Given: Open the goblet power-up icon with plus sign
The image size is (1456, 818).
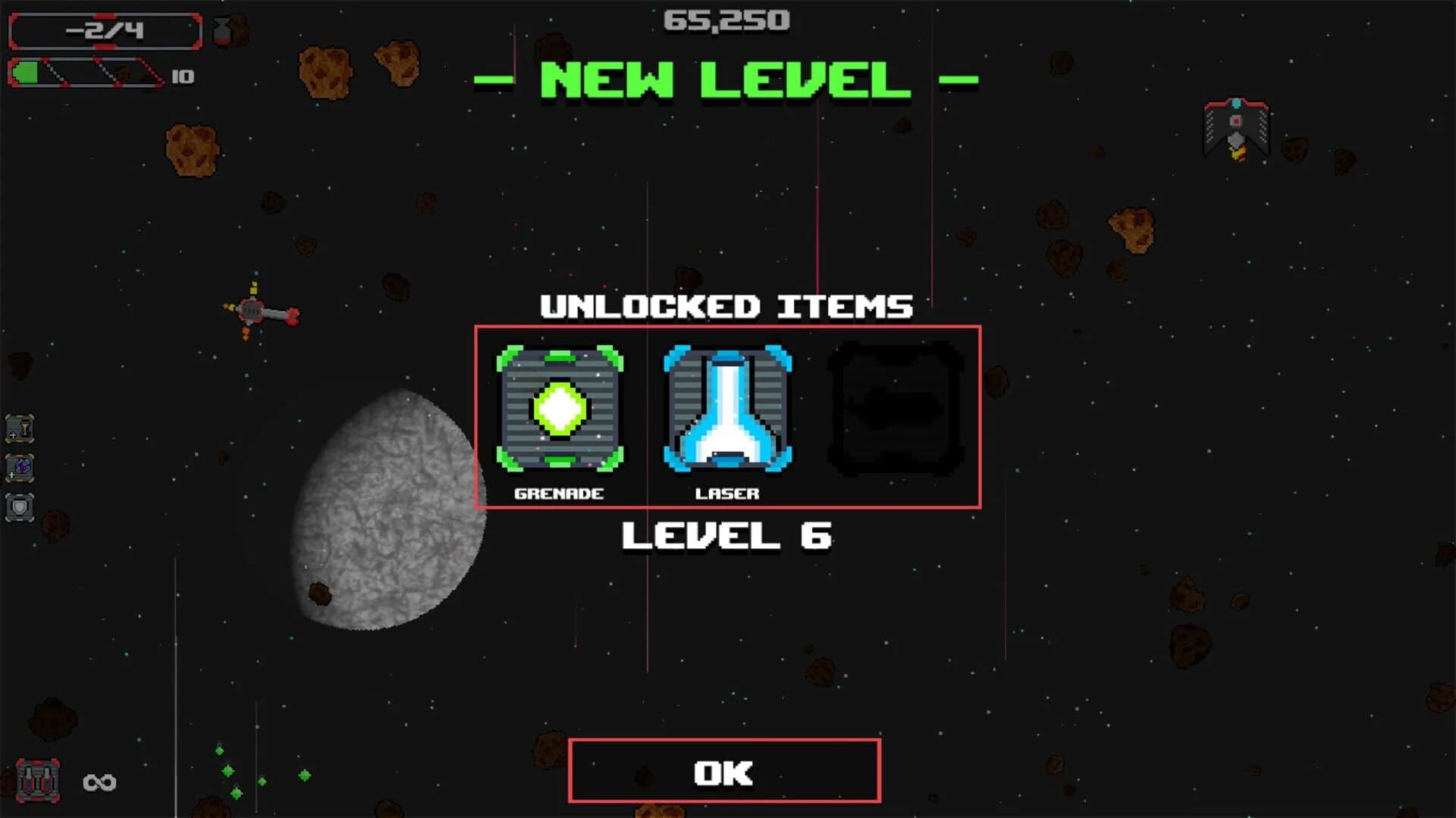Looking at the screenshot, I should (20, 429).
